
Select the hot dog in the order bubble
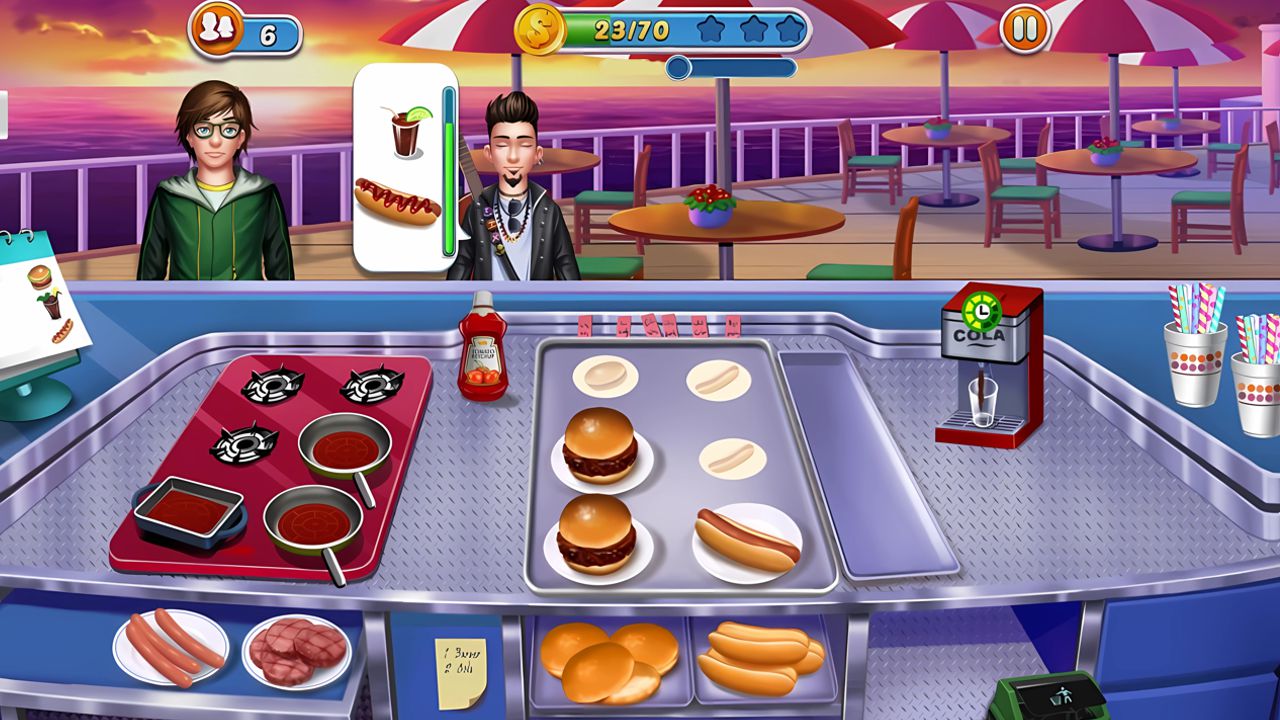398,200
